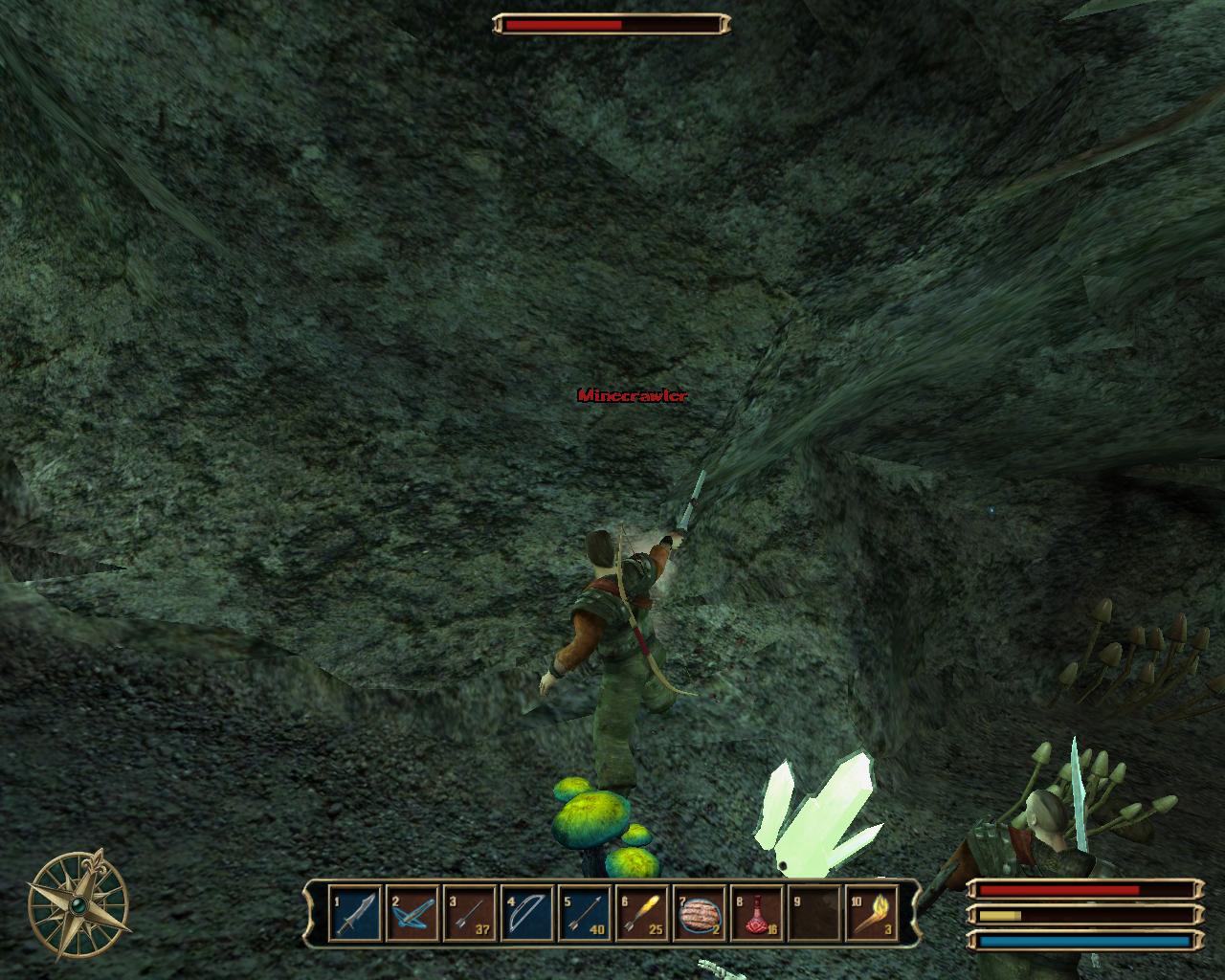Light the torch in hotbar slot 10

pos(871,914)
